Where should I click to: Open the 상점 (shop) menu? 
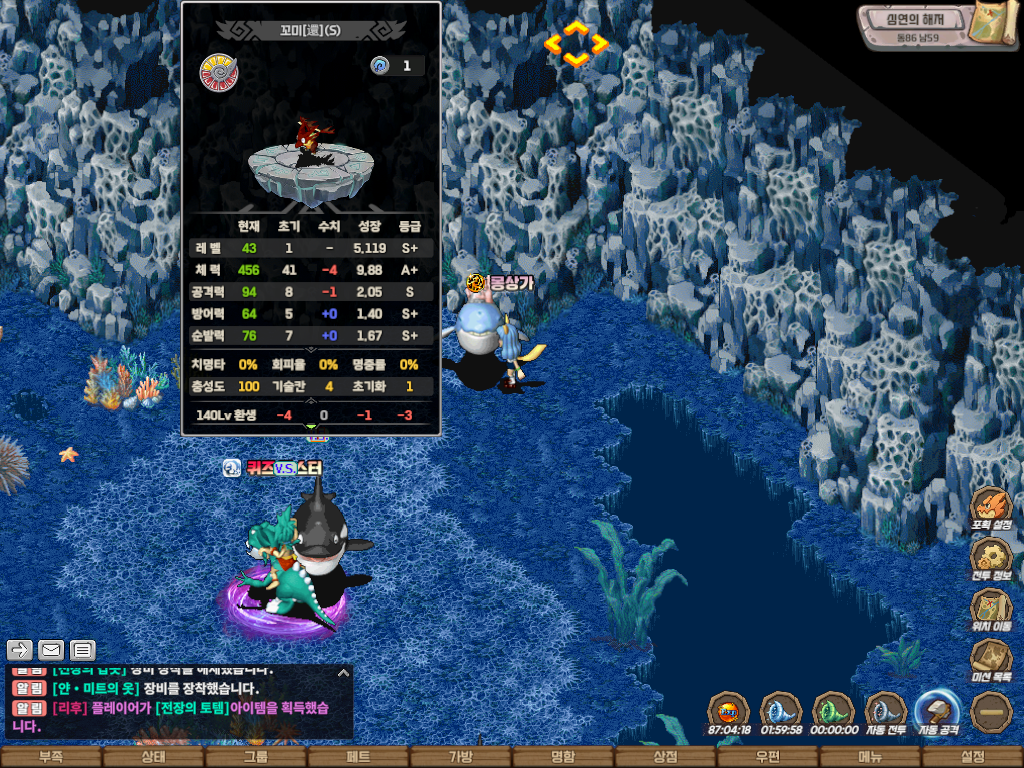tap(665, 757)
